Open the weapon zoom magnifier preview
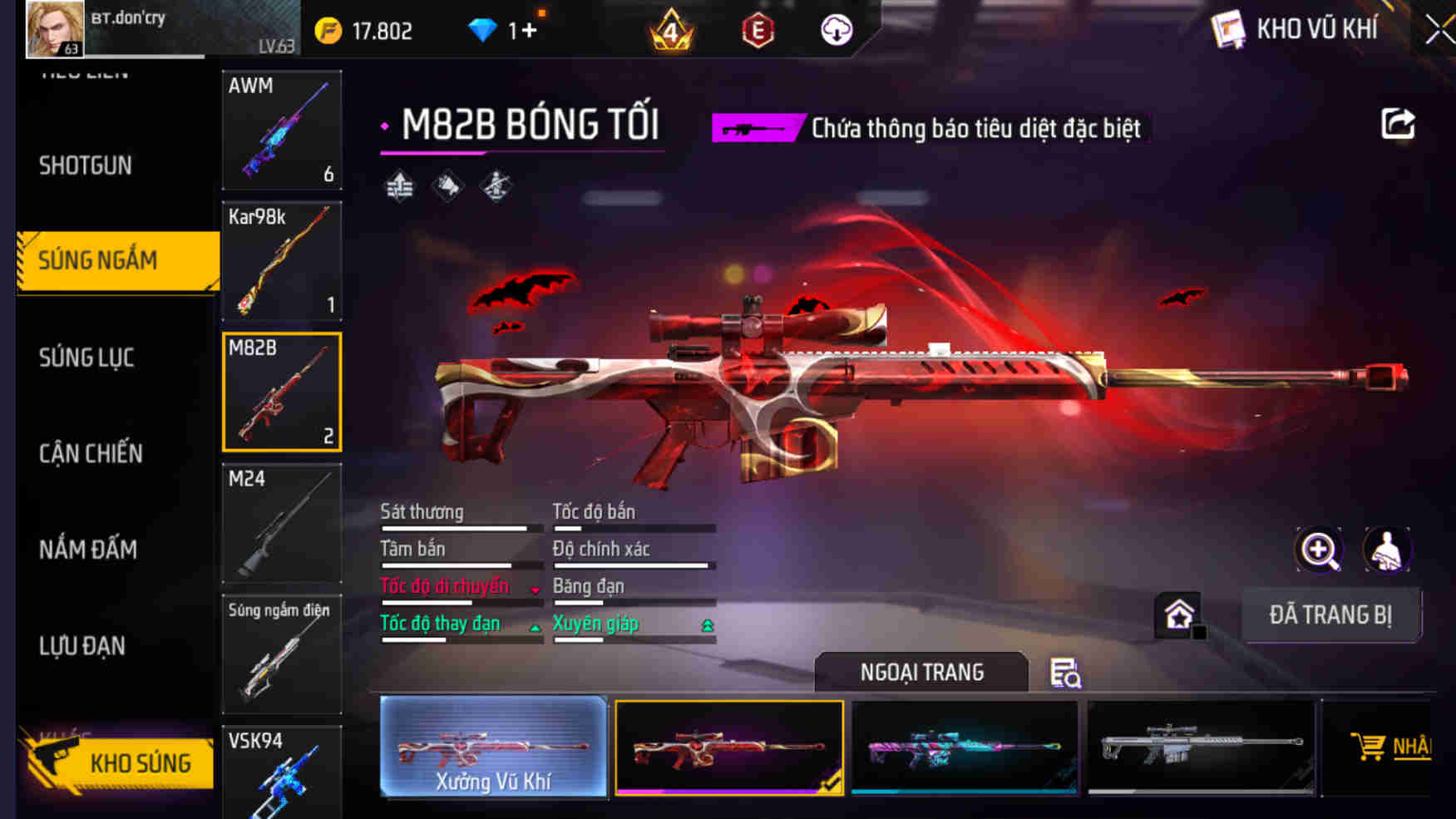1456x819 pixels. click(1319, 550)
